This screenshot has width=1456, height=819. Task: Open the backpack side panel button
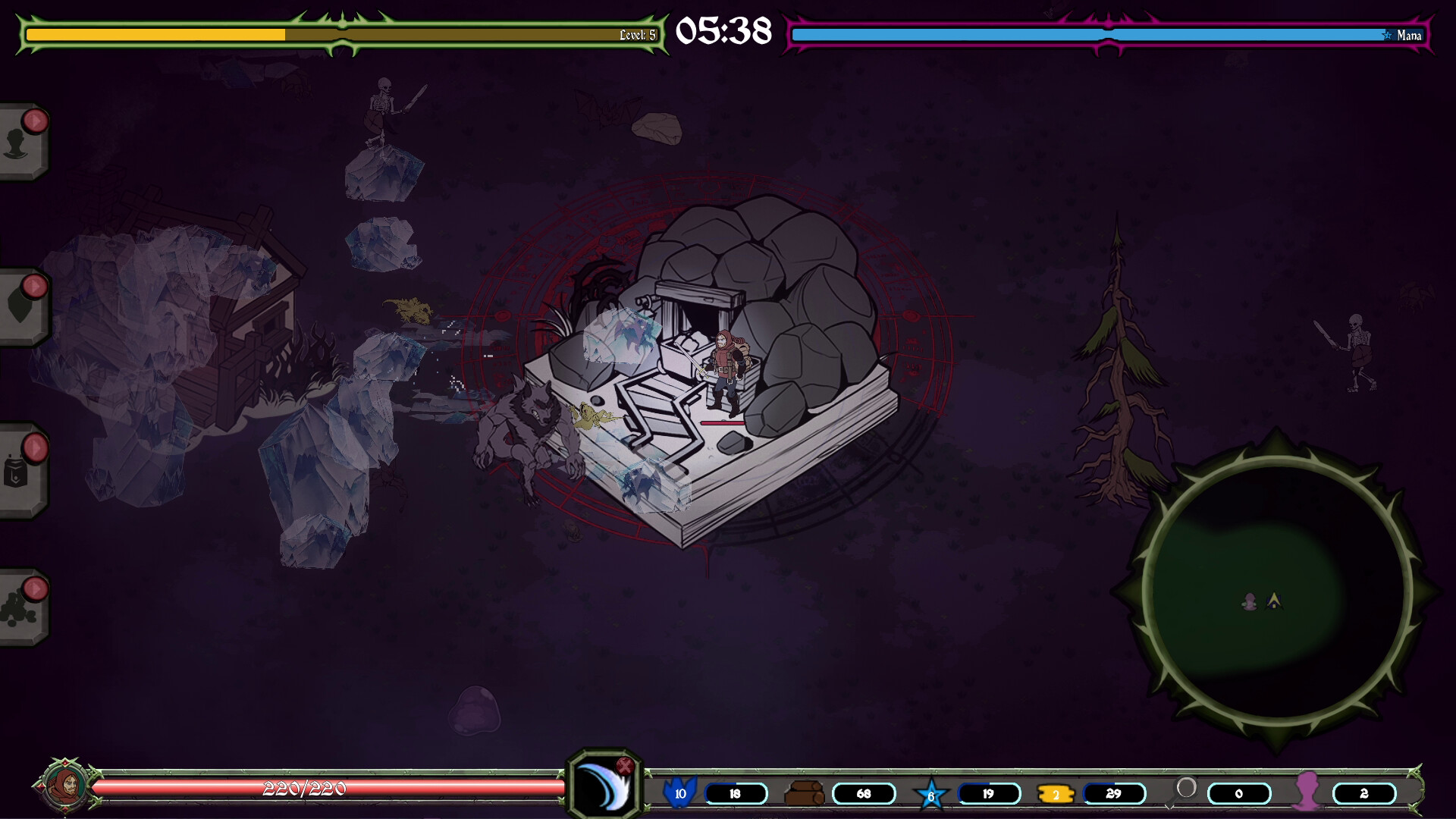tap(20, 470)
